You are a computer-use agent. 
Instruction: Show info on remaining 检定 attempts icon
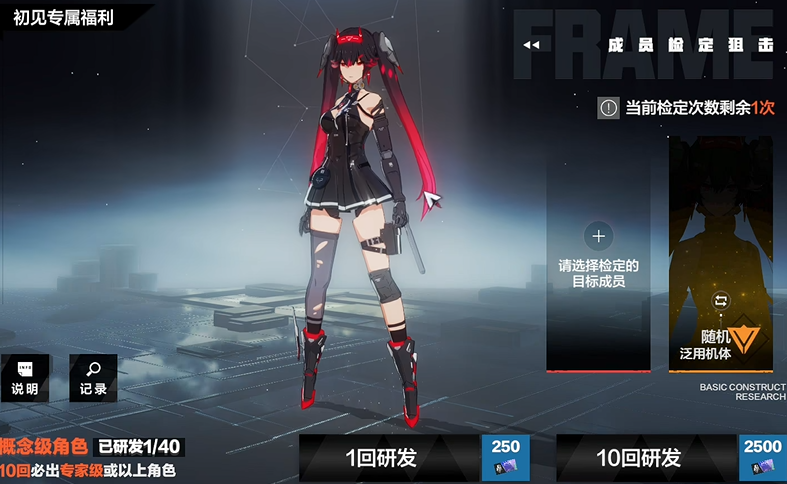[x=608, y=108]
